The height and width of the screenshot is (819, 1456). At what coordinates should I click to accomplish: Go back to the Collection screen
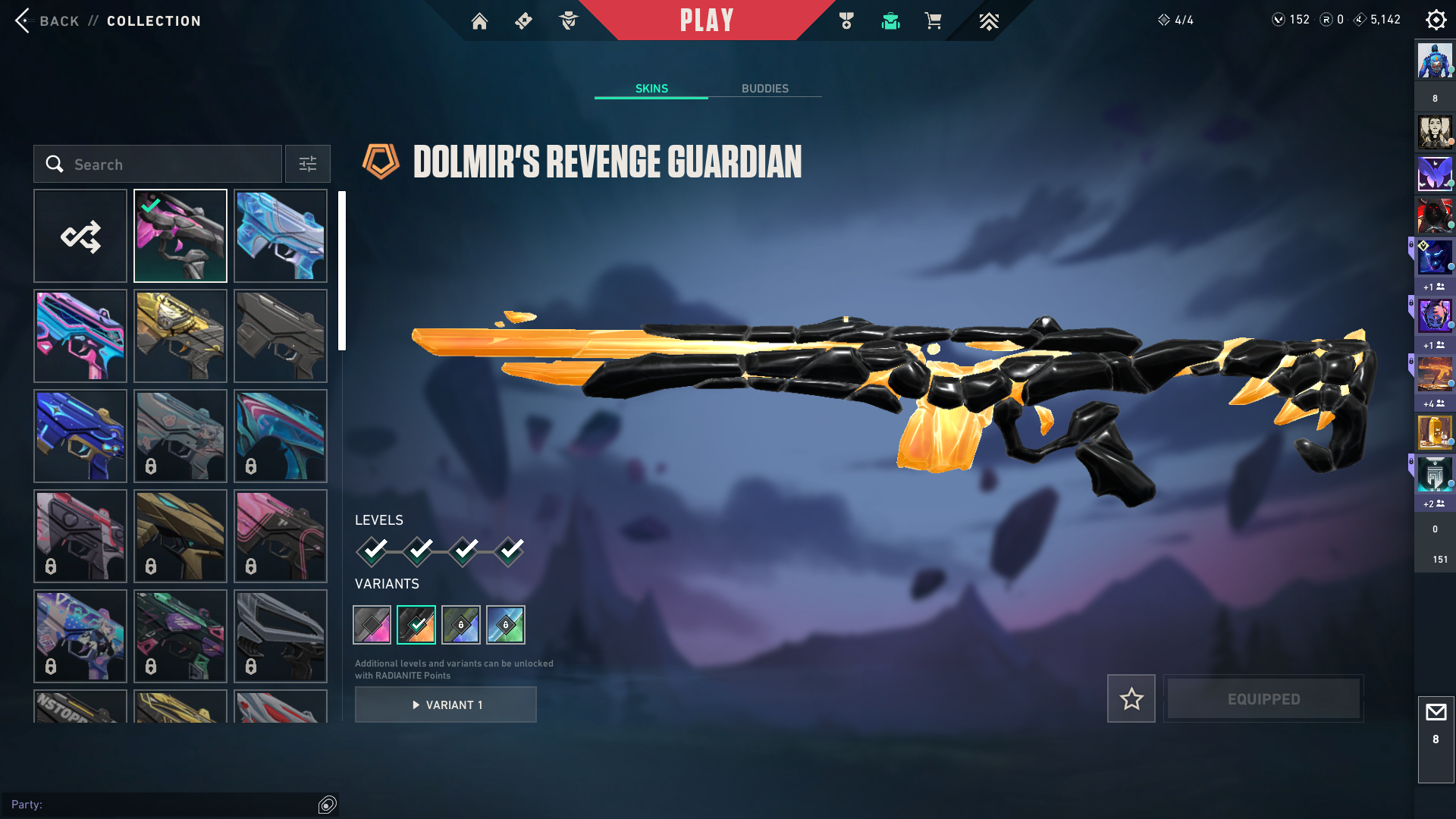pyautogui.click(x=24, y=20)
